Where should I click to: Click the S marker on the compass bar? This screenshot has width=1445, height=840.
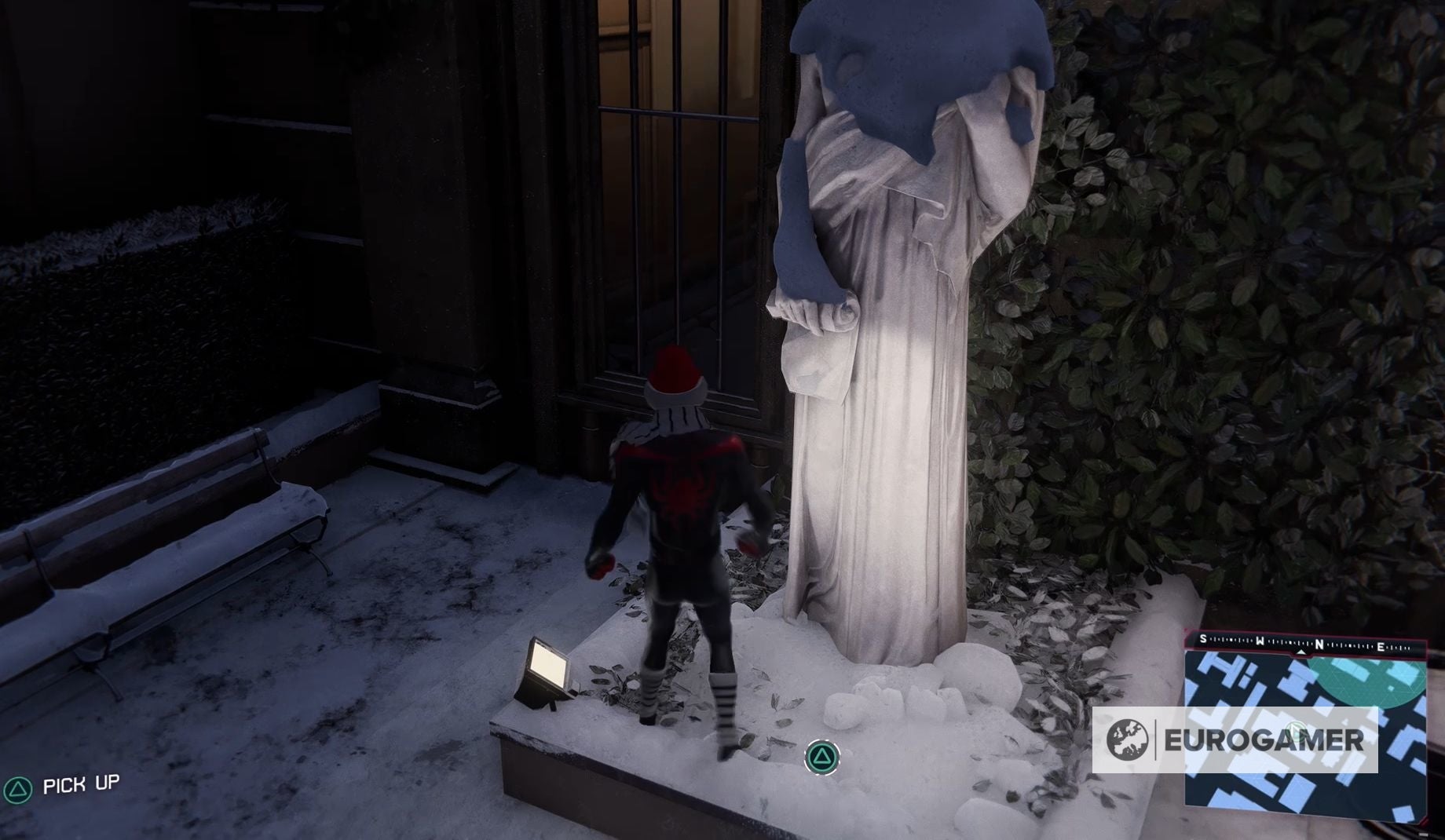1203,639
